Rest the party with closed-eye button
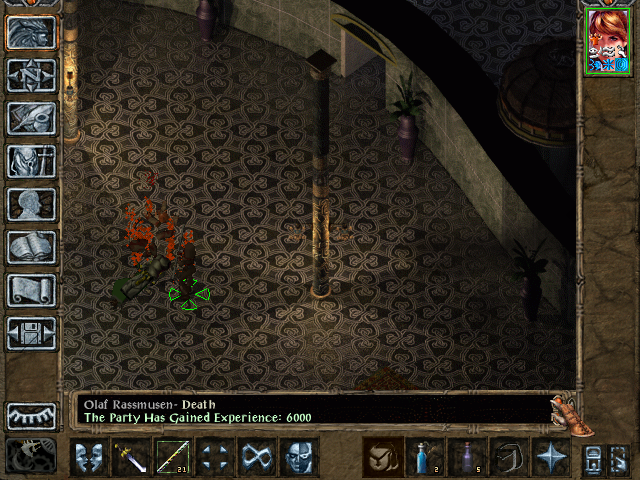 click(31, 414)
